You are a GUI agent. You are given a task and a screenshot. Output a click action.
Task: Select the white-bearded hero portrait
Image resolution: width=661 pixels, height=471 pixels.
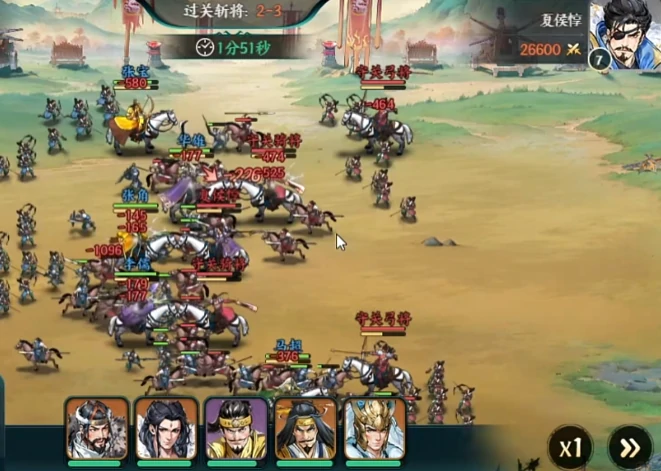coord(97,429)
